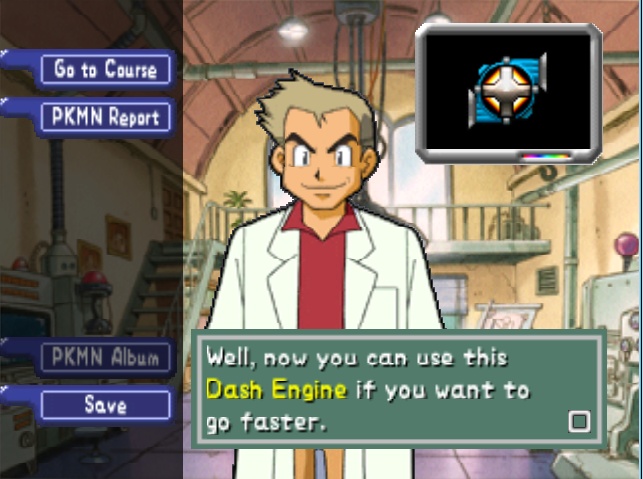Click the dialogue advance square indicator
Image resolution: width=643 pixels, height=479 pixels.
tap(578, 420)
